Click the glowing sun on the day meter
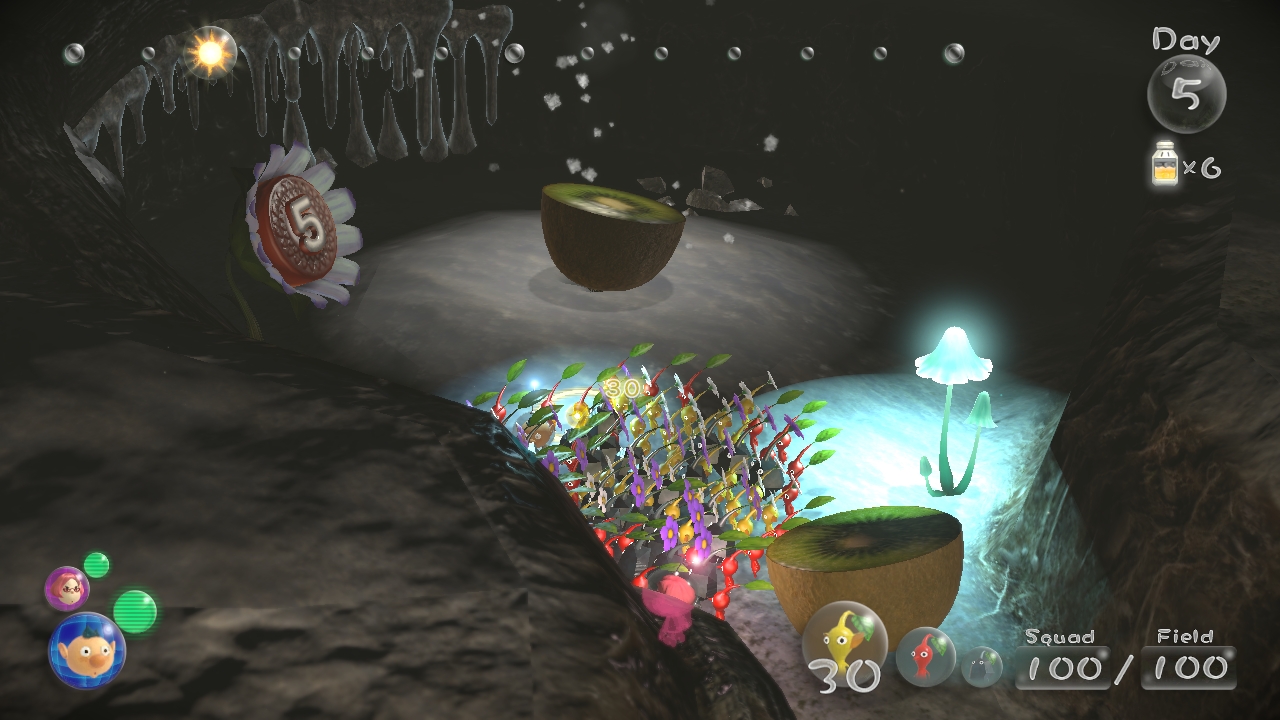 click(x=210, y=53)
